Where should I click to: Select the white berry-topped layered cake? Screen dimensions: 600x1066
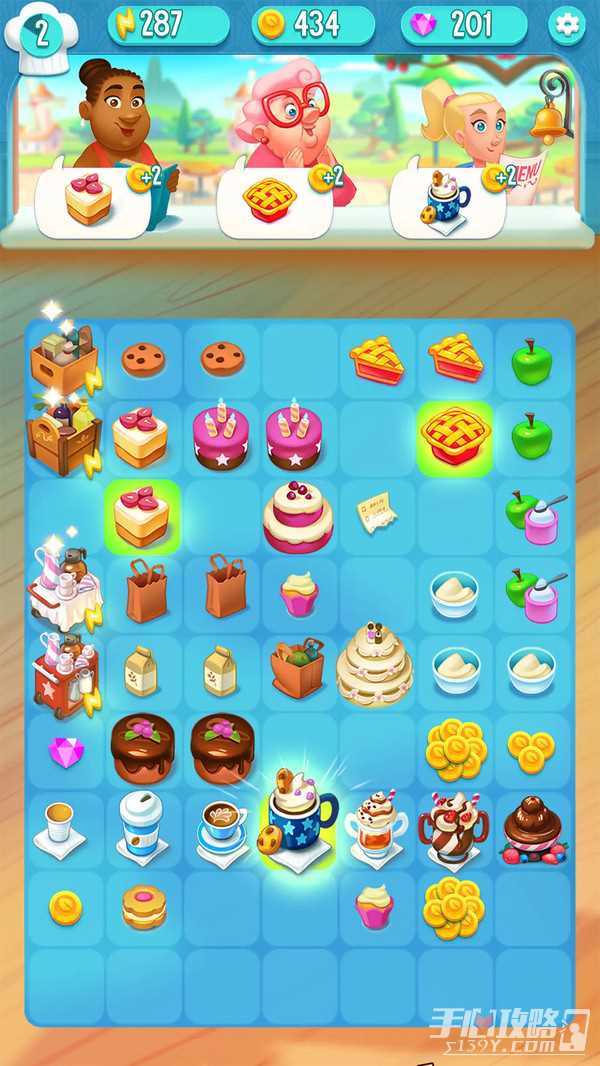pos(298,516)
